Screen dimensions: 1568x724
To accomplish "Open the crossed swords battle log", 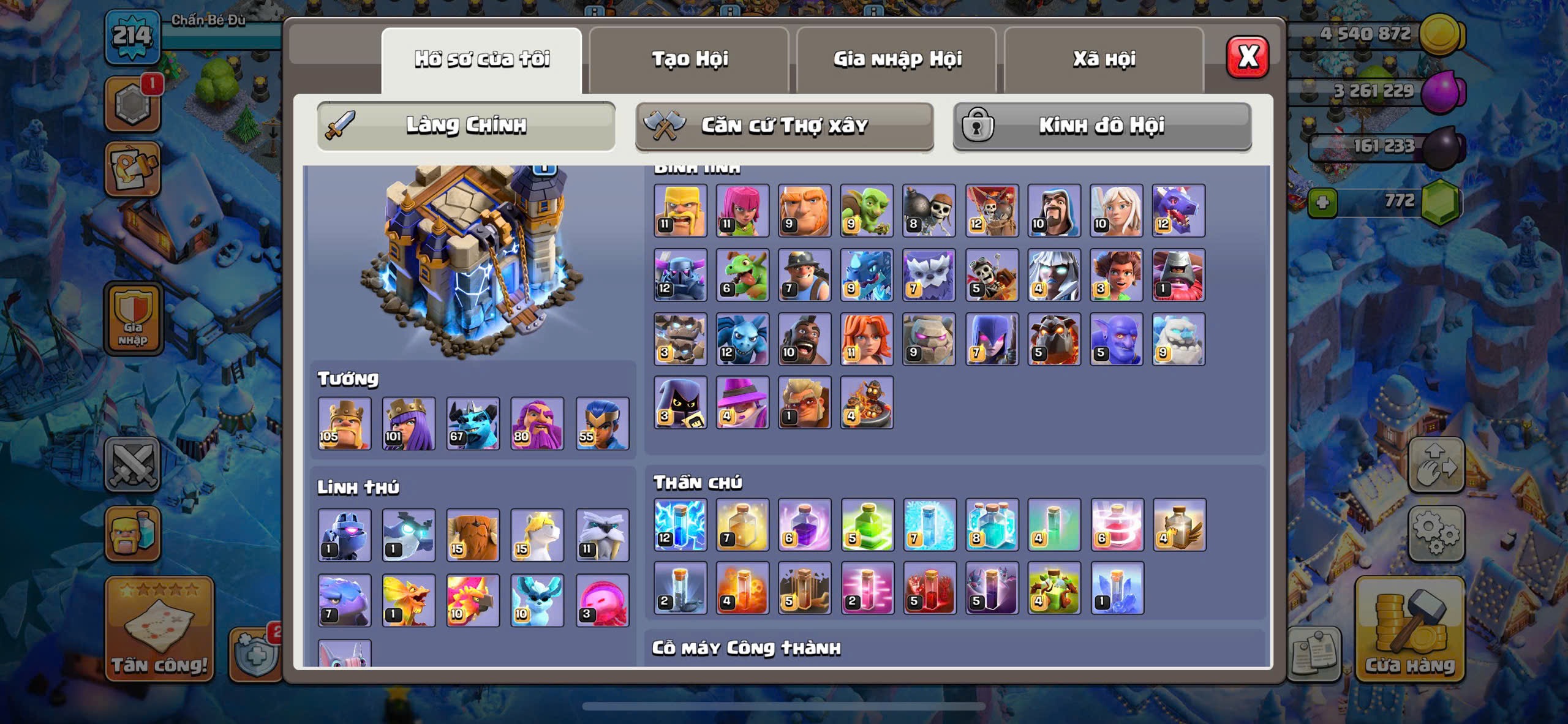I will pos(132,464).
